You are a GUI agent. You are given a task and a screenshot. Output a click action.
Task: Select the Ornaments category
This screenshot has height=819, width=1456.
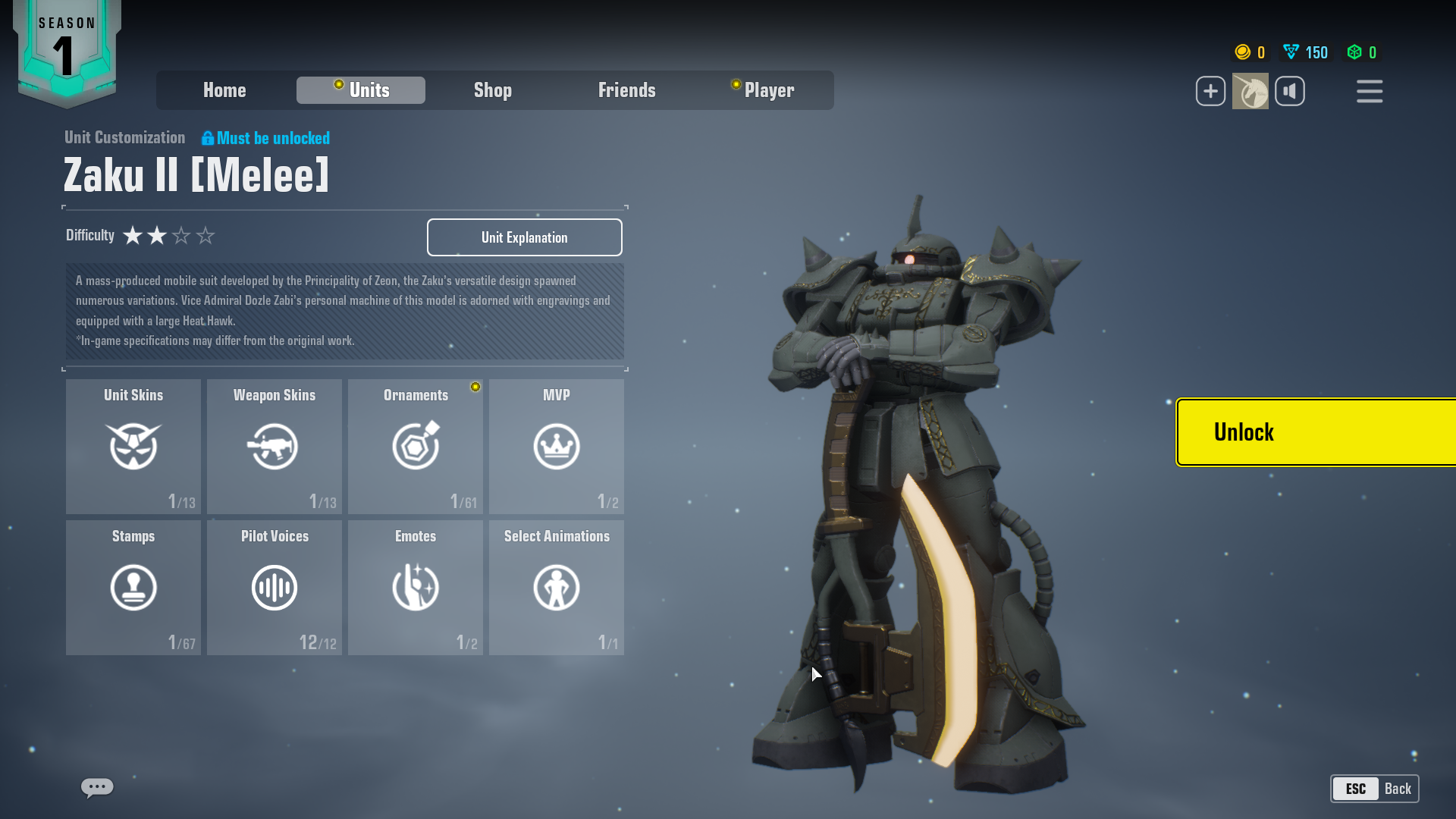coord(416,447)
